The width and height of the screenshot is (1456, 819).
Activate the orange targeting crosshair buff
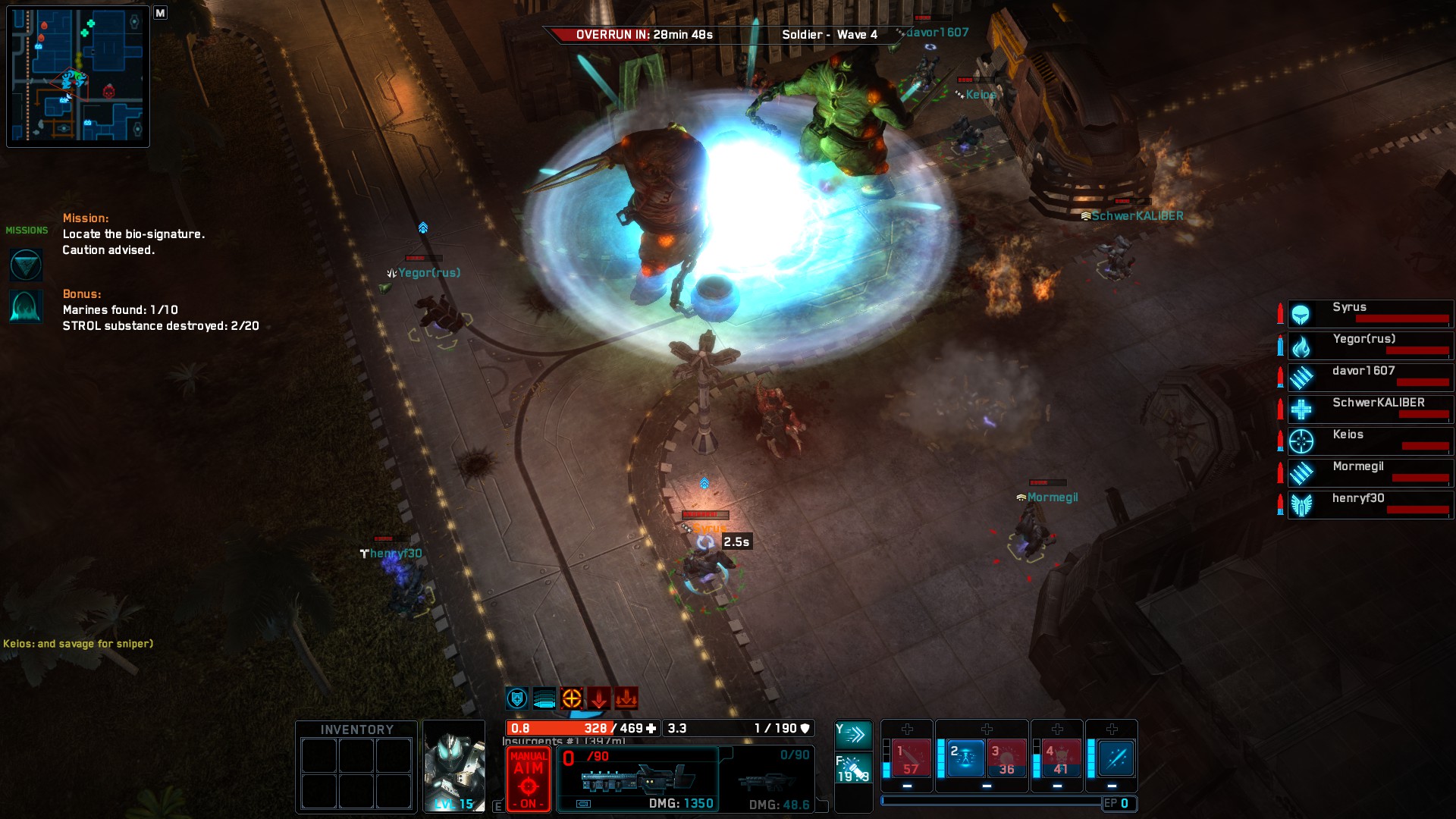tap(572, 698)
